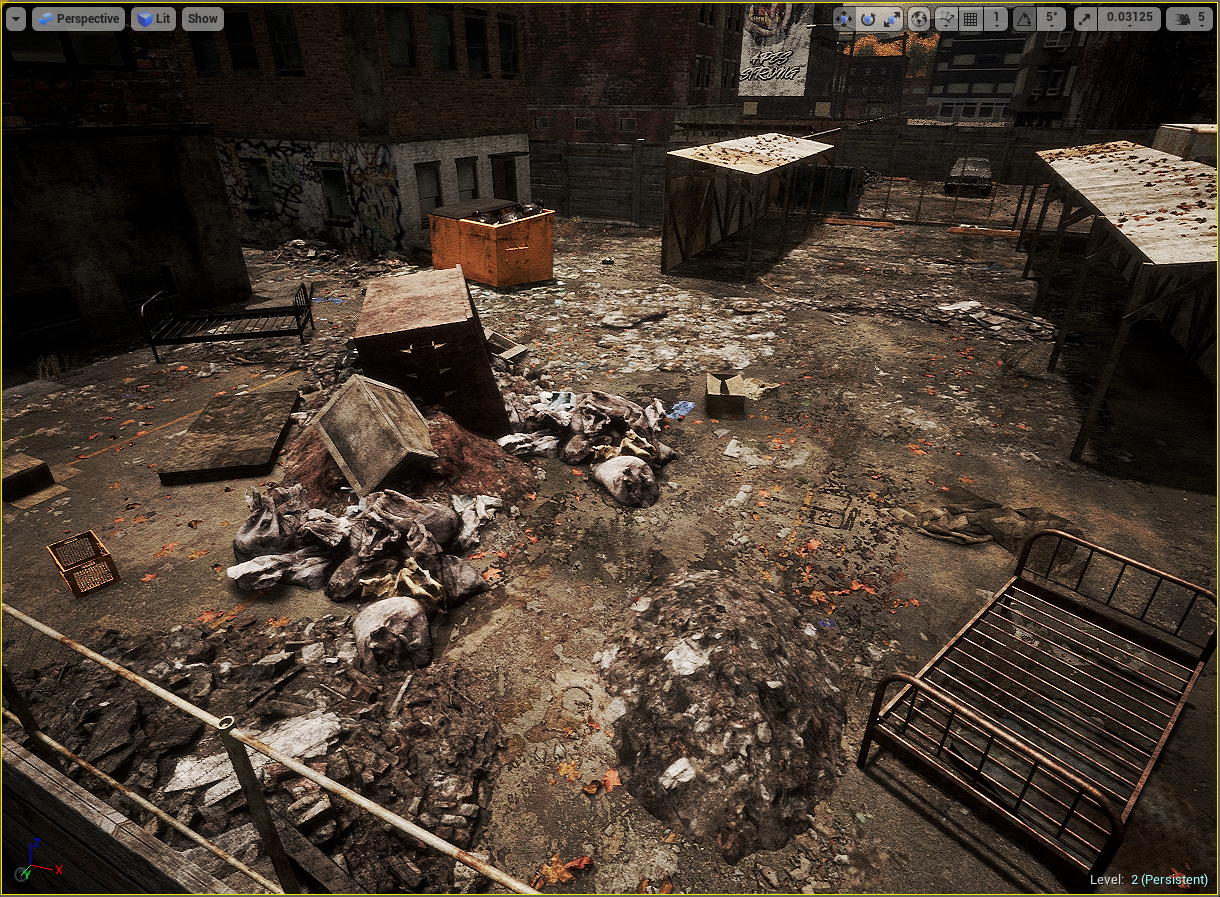The height and width of the screenshot is (897, 1220).
Task: Open the Show flags menu
Action: (x=203, y=19)
